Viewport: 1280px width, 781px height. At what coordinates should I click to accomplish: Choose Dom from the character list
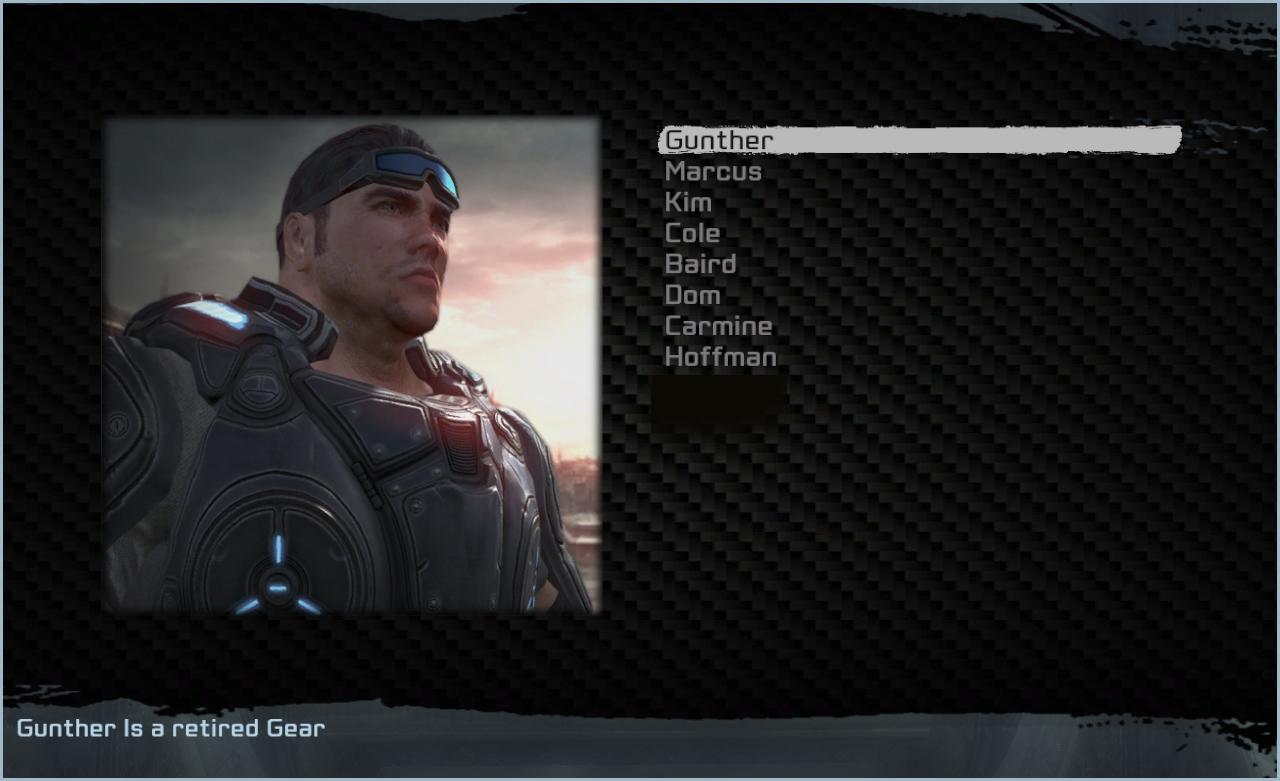(692, 295)
